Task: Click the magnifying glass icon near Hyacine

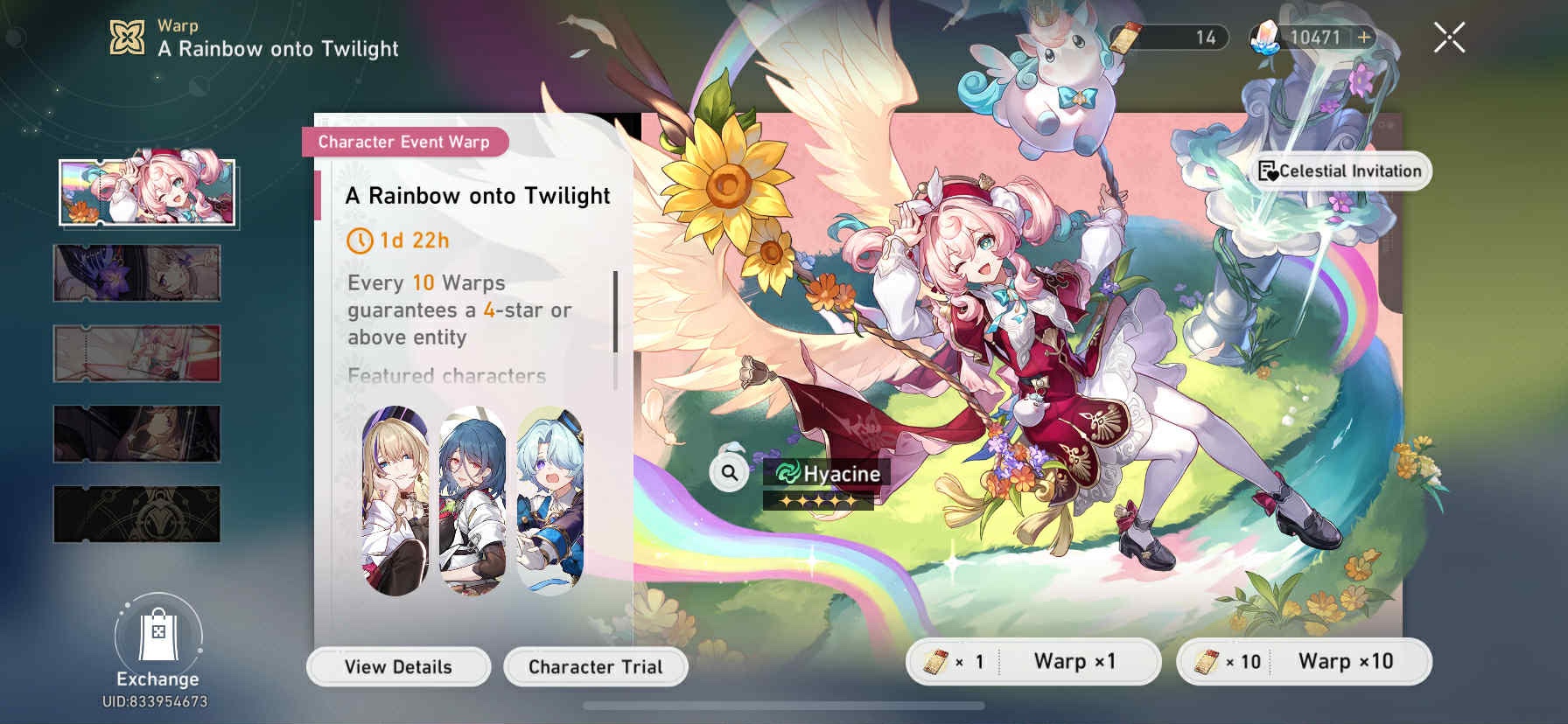Action: coord(729,473)
